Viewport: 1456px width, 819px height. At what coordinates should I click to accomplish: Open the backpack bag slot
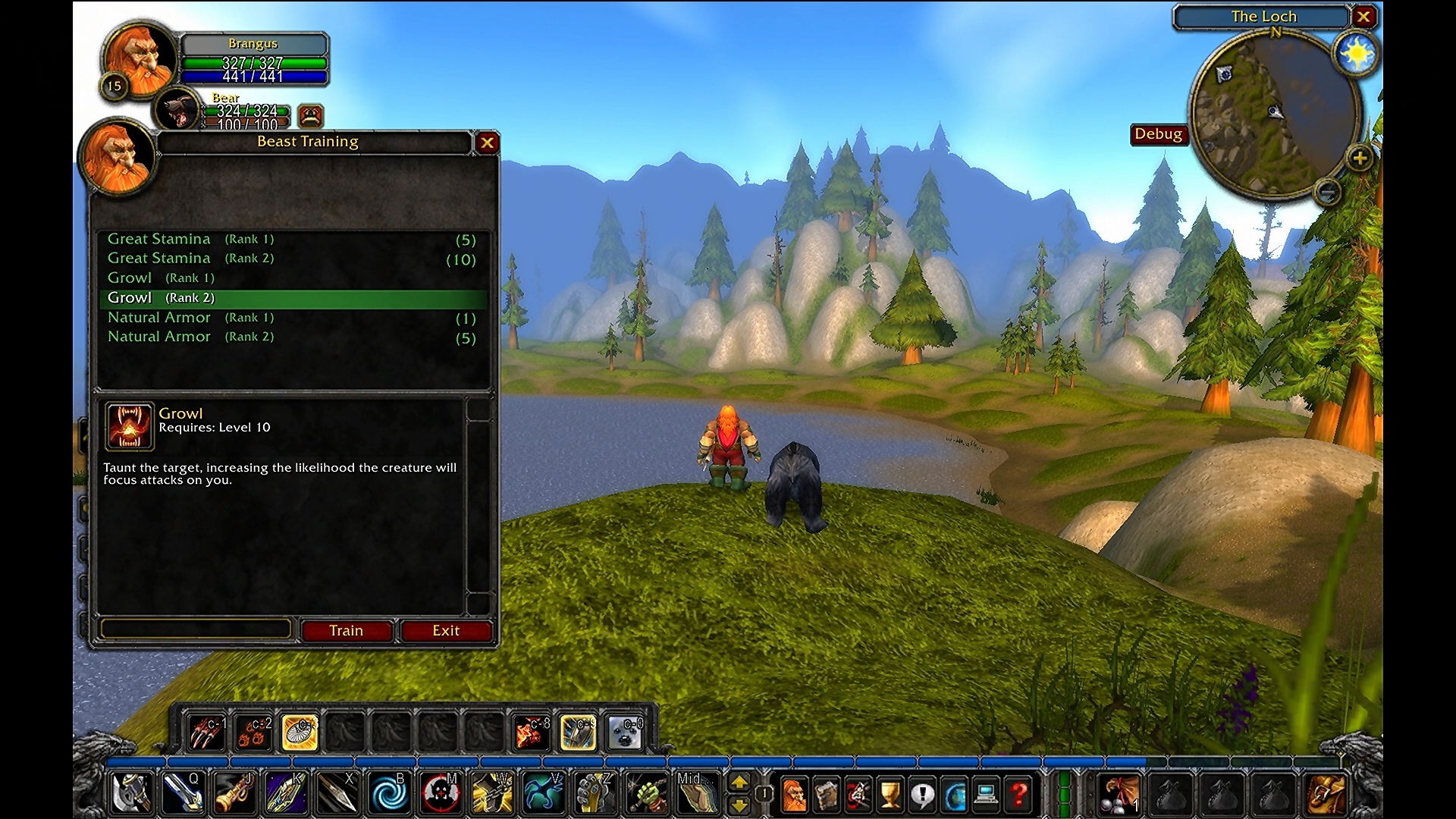[x=1326, y=795]
